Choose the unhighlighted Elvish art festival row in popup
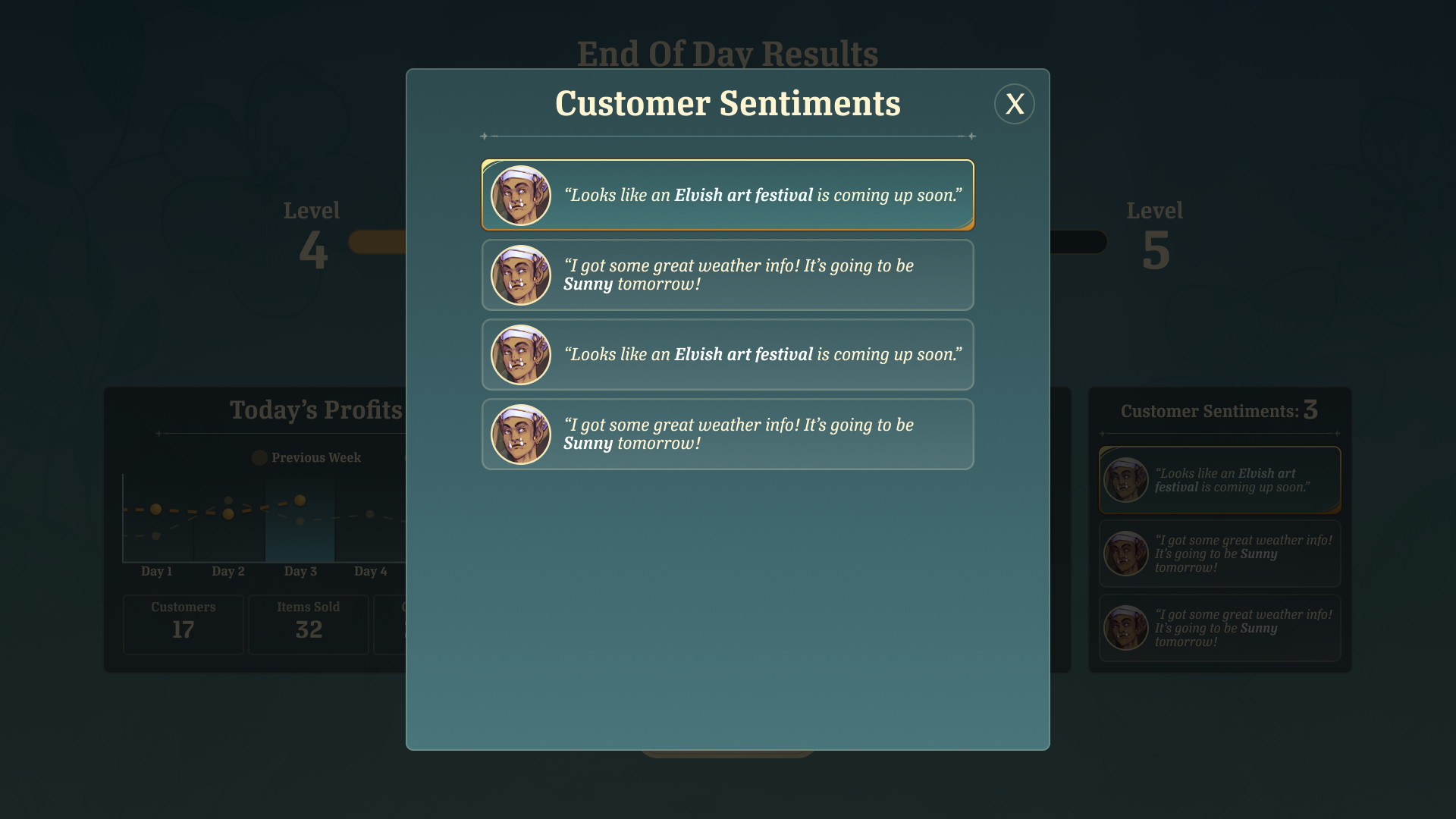The height and width of the screenshot is (819, 1456). (x=727, y=354)
